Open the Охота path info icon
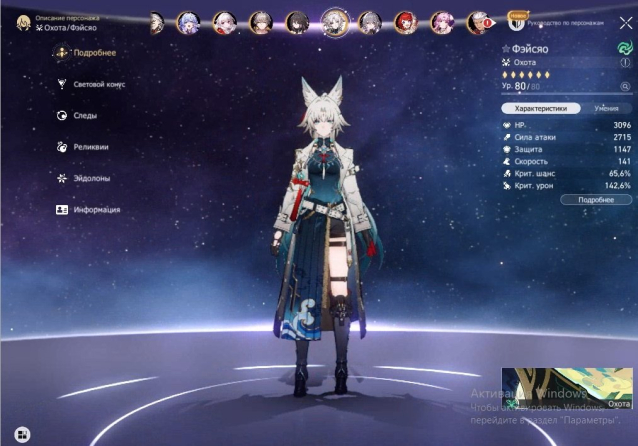The height and width of the screenshot is (446, 638). pyautogui.click(x=626, y=62)
